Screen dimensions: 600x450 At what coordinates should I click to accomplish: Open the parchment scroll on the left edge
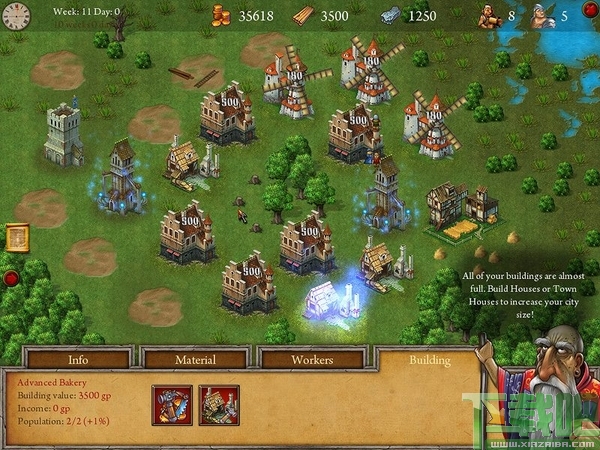[16, 237]
